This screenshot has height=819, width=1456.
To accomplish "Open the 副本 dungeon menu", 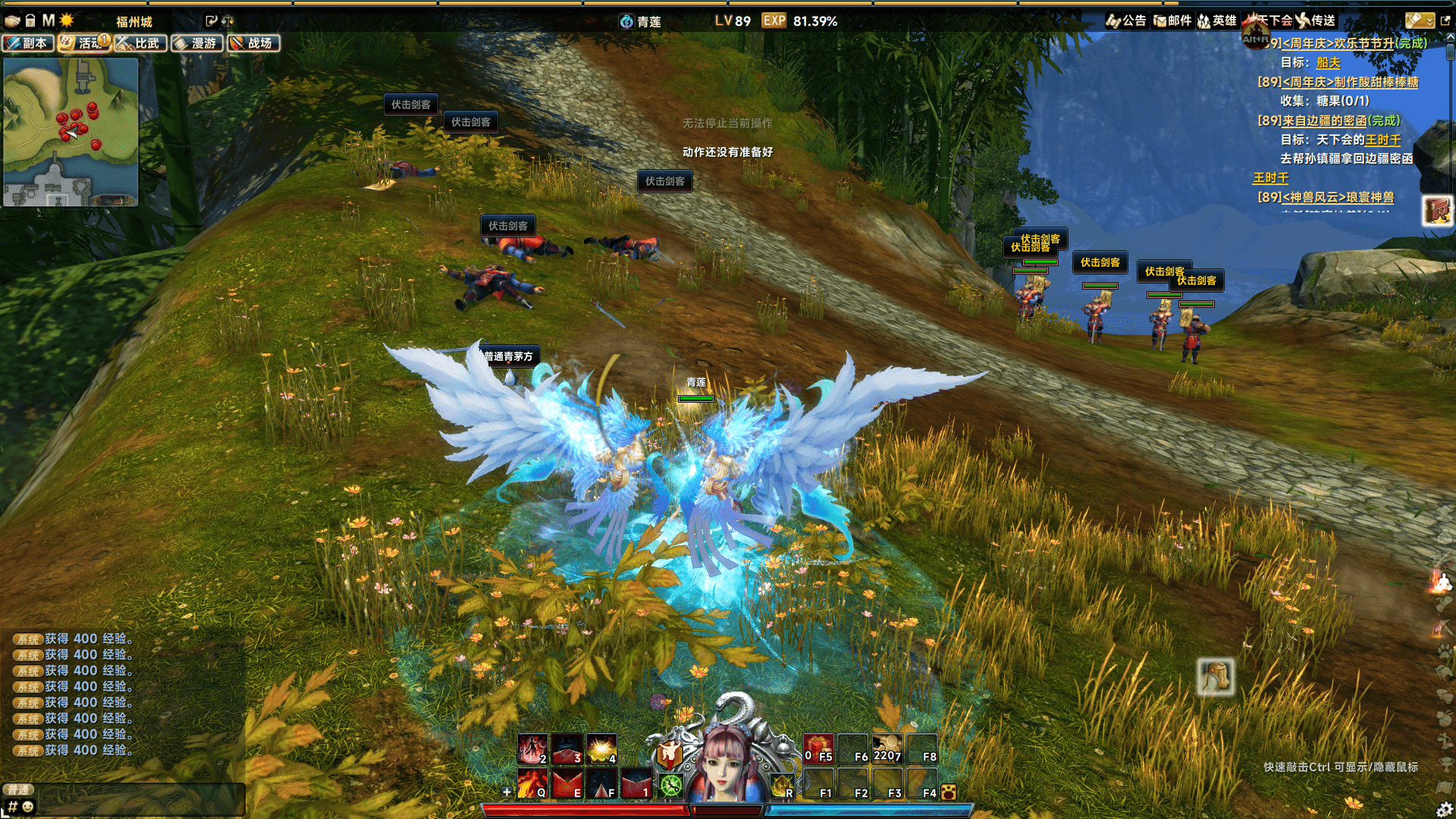I will [28, 43].
